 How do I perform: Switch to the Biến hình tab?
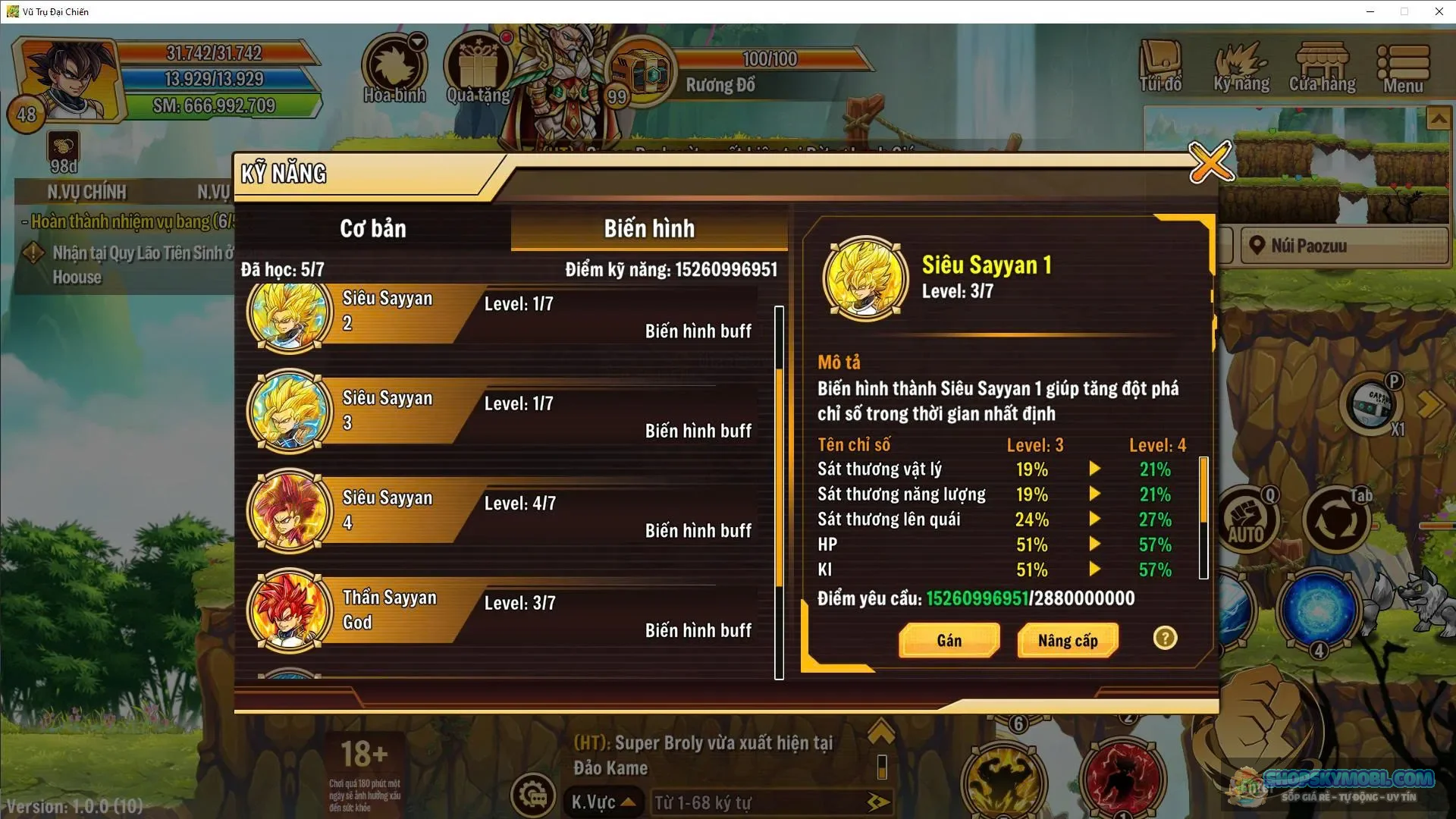click(649, 228)
